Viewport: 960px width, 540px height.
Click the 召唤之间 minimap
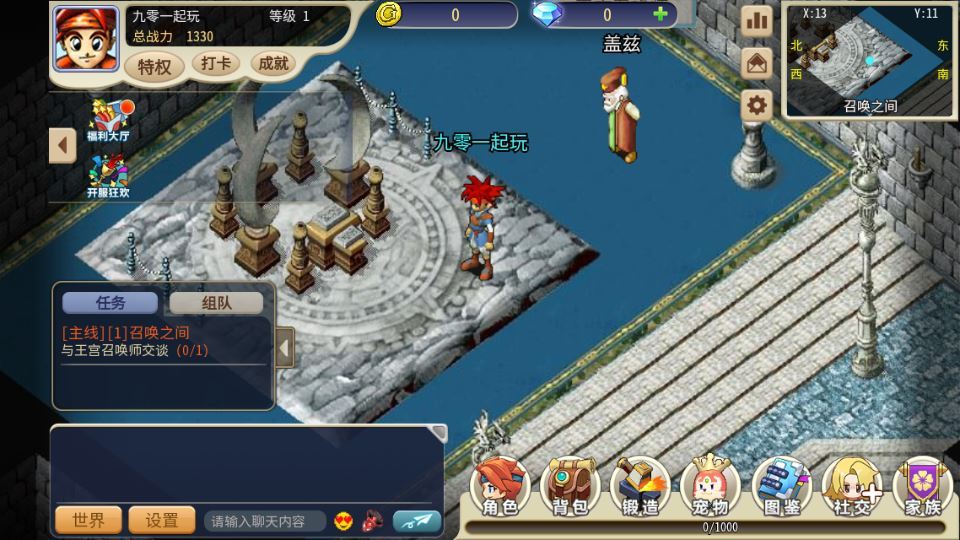point(869,60)
